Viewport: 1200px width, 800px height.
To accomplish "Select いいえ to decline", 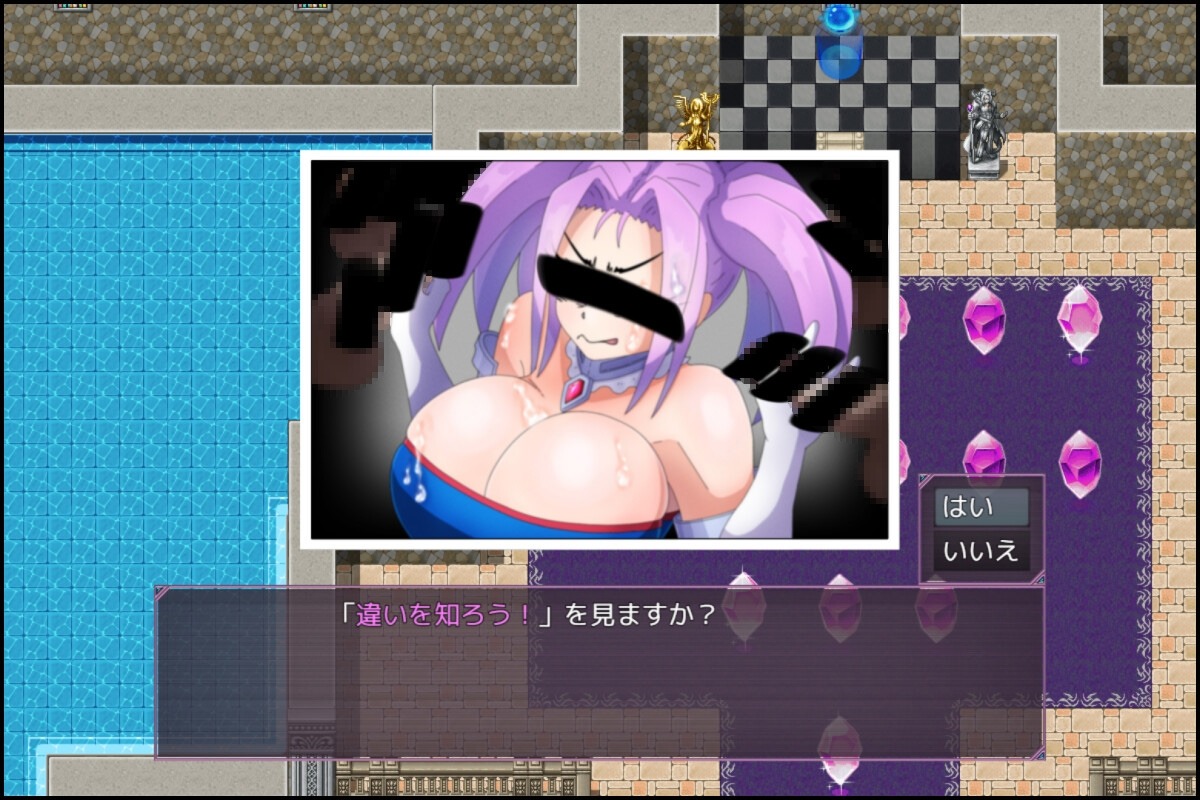I will click(x=980, y=551).
